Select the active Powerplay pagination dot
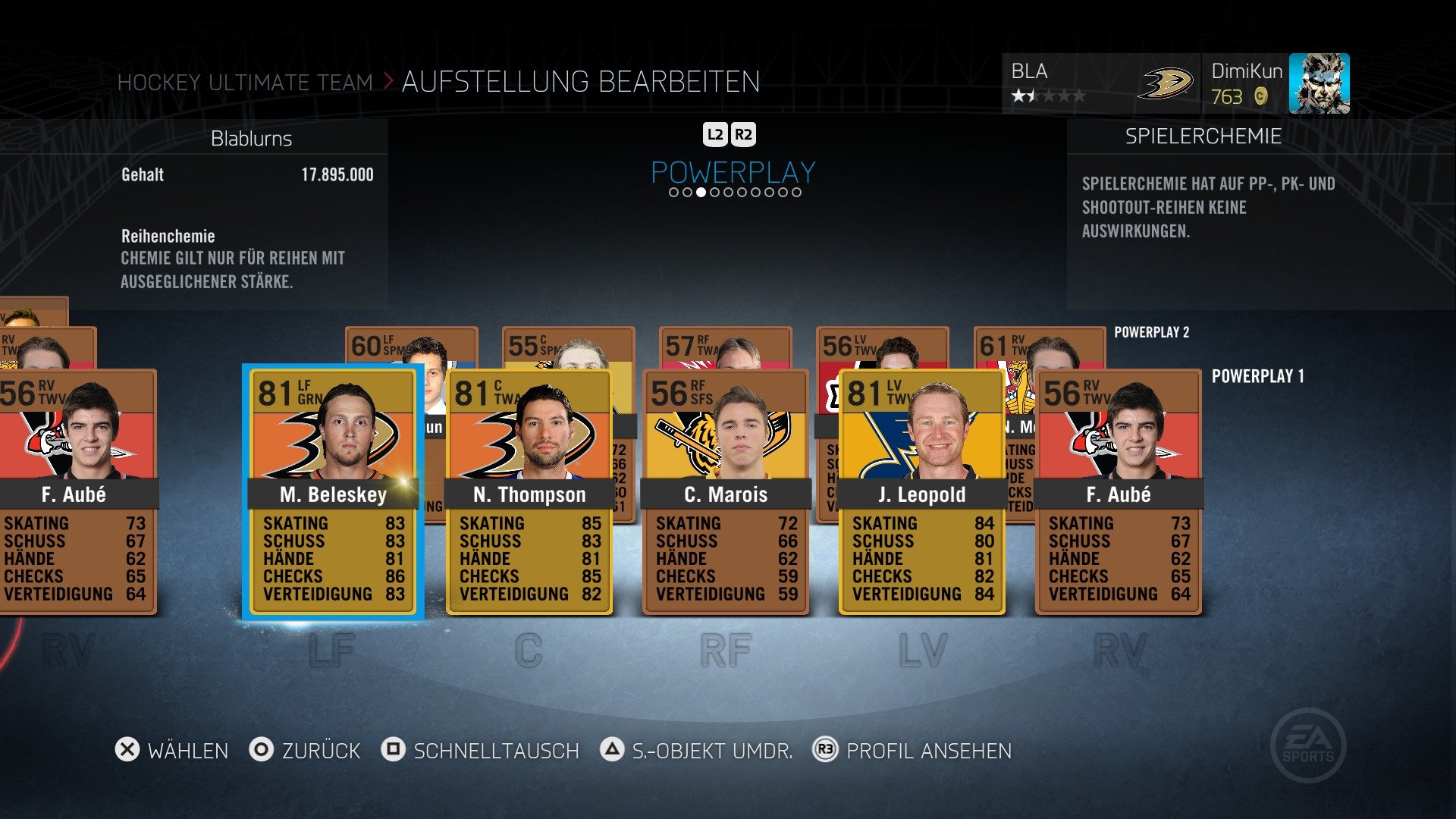1456x819 pixels. click(x=701, y=192)
